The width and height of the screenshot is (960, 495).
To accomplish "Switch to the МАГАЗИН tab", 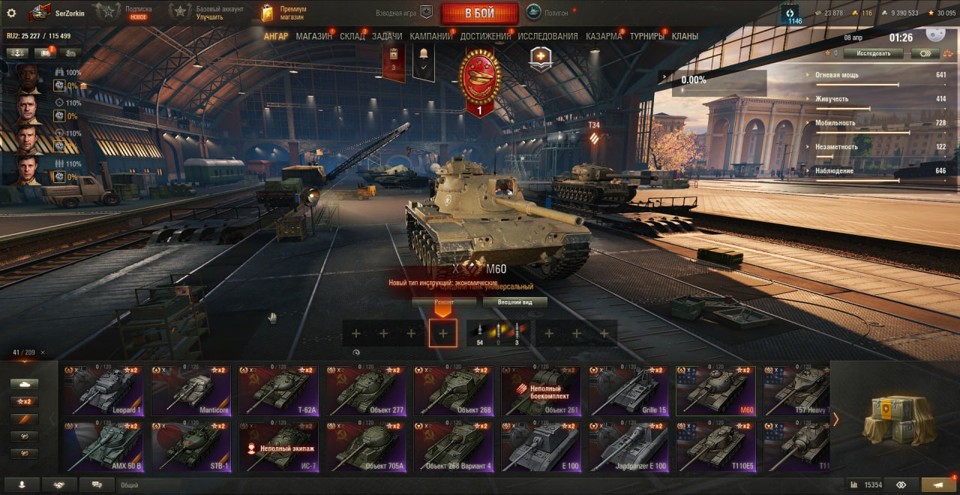I will click(x=314, y=36).
